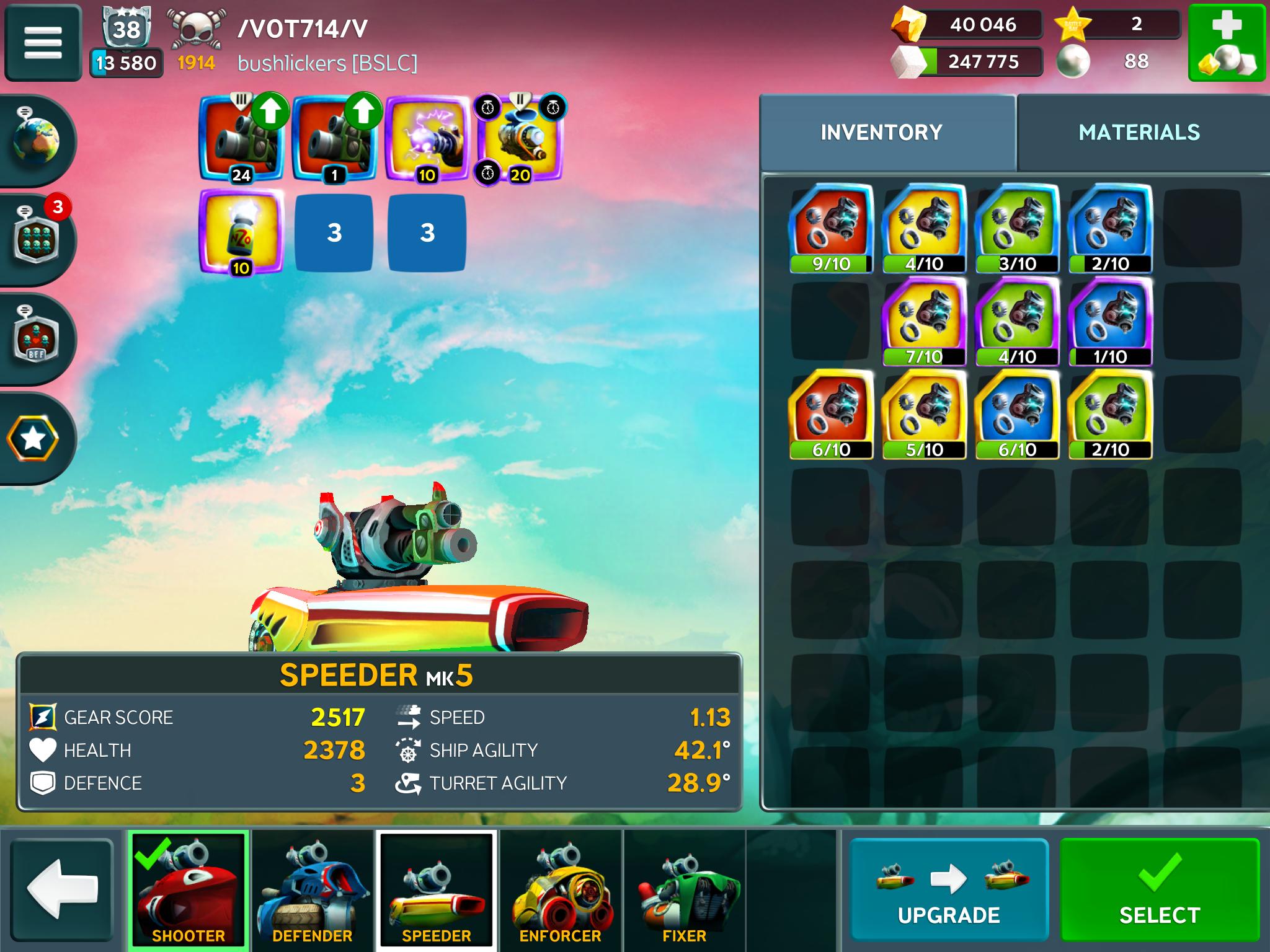Open the guild chat with 3 notifications
1270x952 pixels.
pos(36,239)
